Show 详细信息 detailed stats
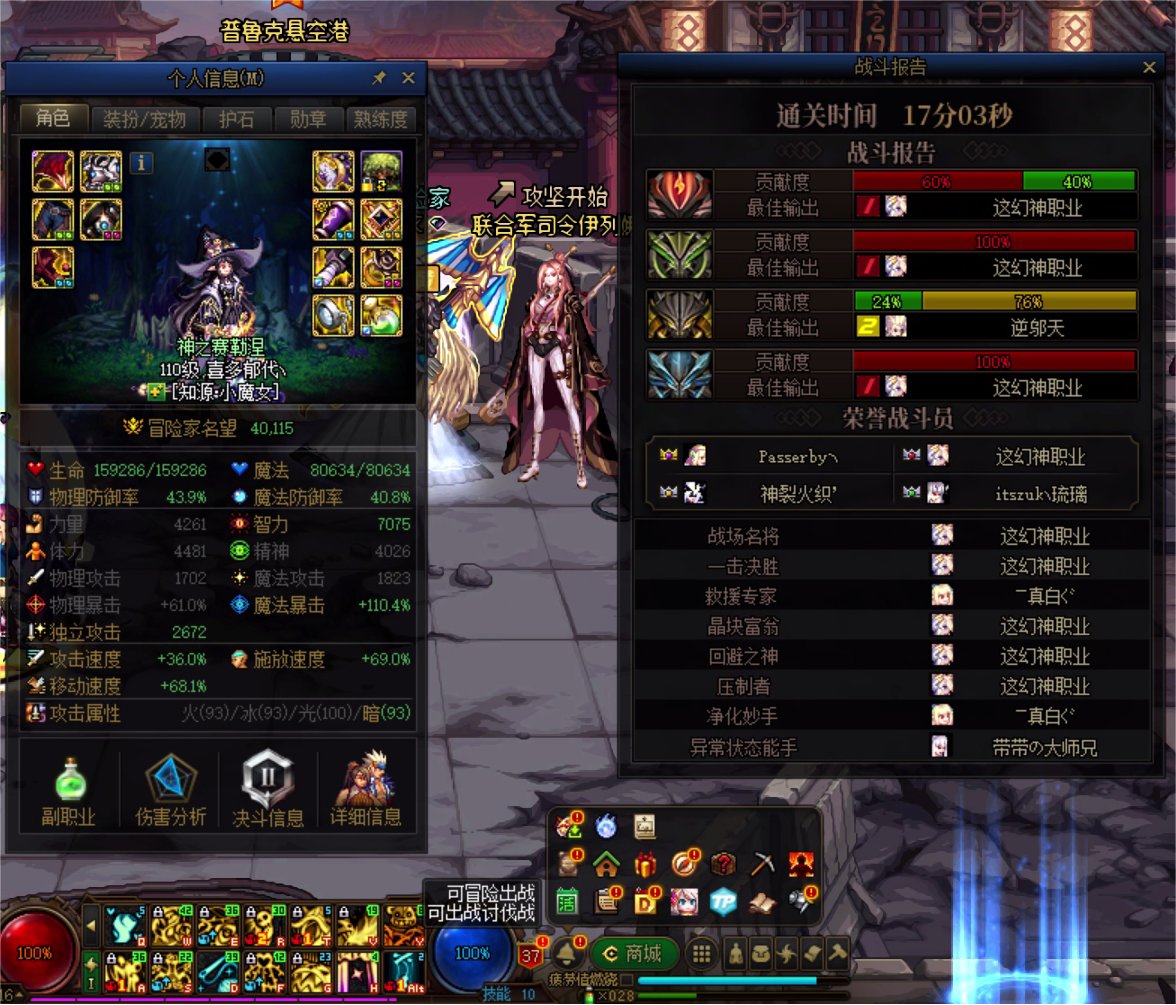 [366, 791]
